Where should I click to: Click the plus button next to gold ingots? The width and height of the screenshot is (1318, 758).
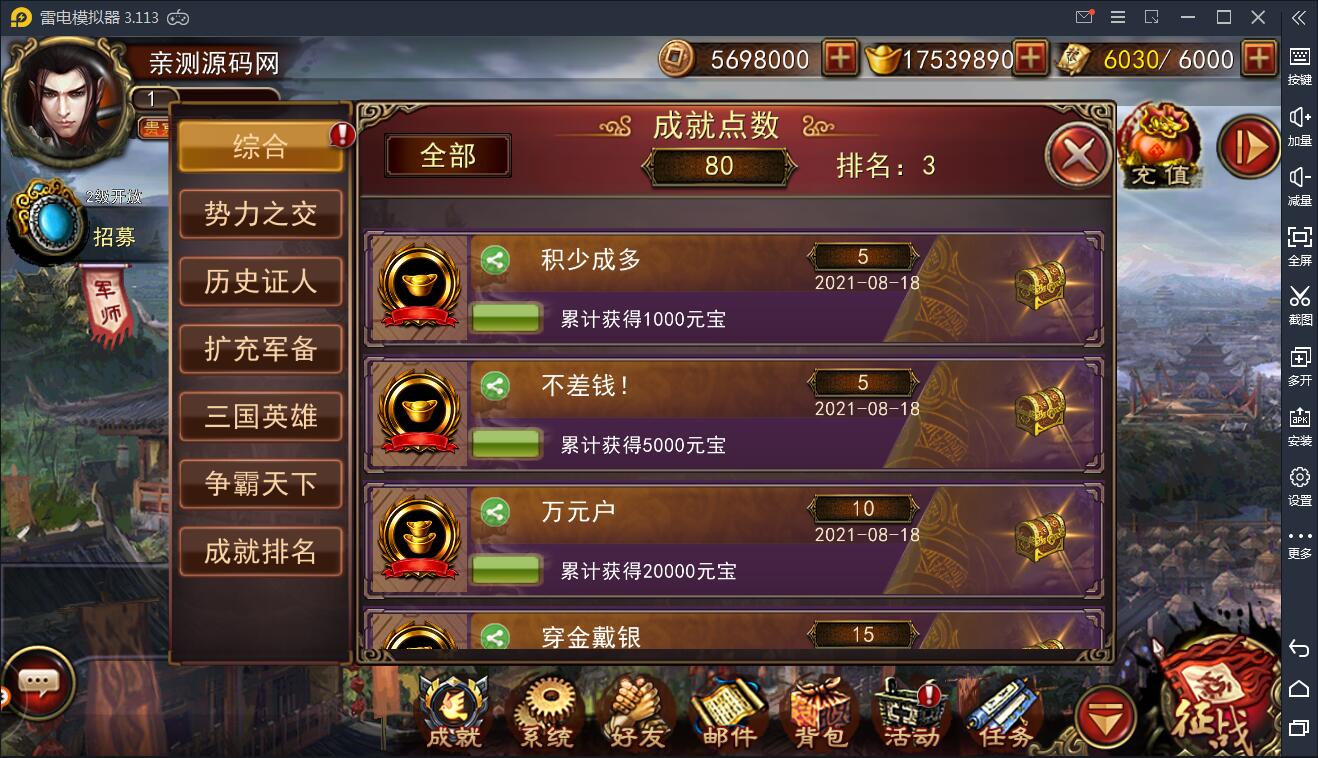(1030, 59)
